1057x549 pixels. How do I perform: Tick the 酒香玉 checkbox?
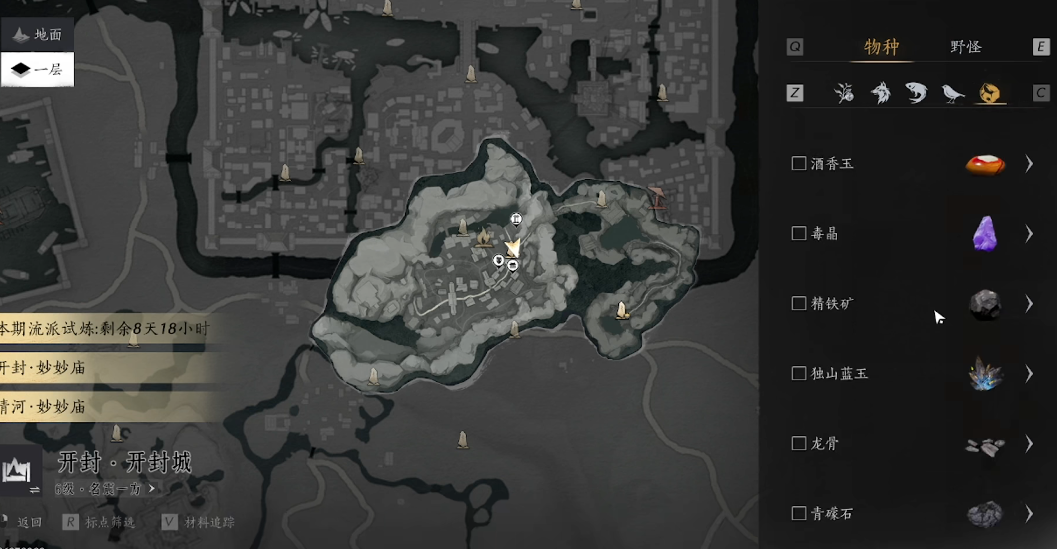point(799,163)
